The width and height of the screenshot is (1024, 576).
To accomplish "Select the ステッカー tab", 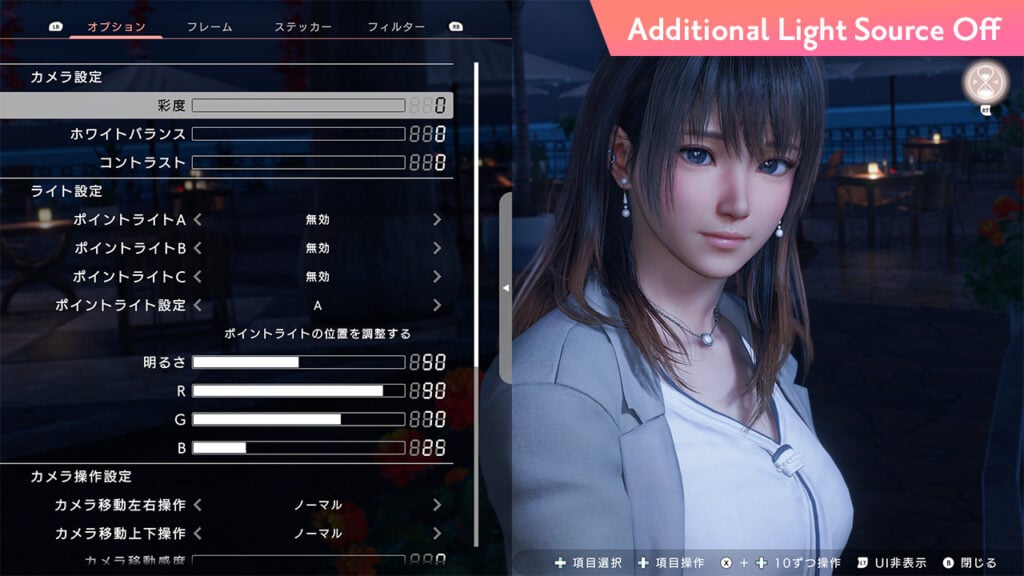I will [303, 27].
